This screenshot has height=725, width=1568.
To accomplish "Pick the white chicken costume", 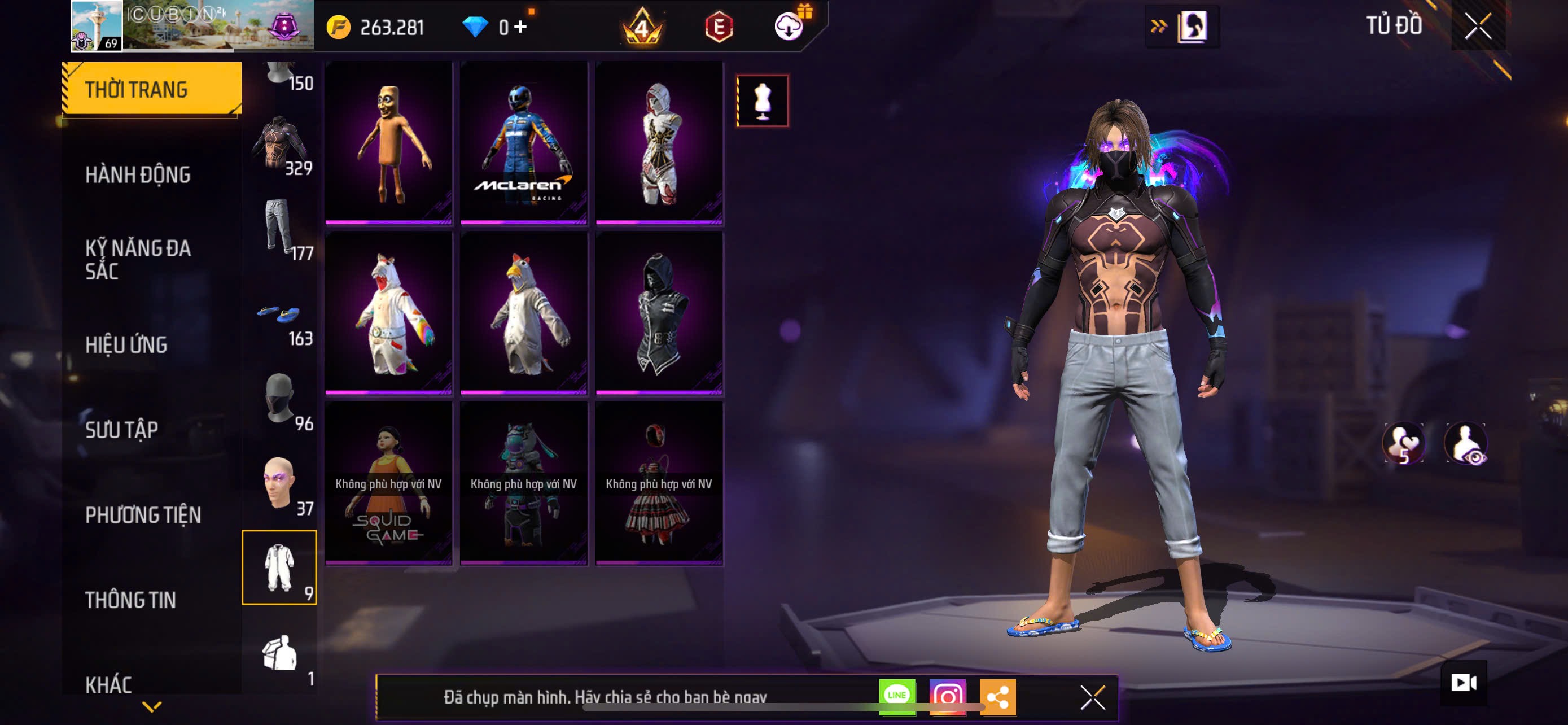I will pyautogui.click(x=523, y=313).
